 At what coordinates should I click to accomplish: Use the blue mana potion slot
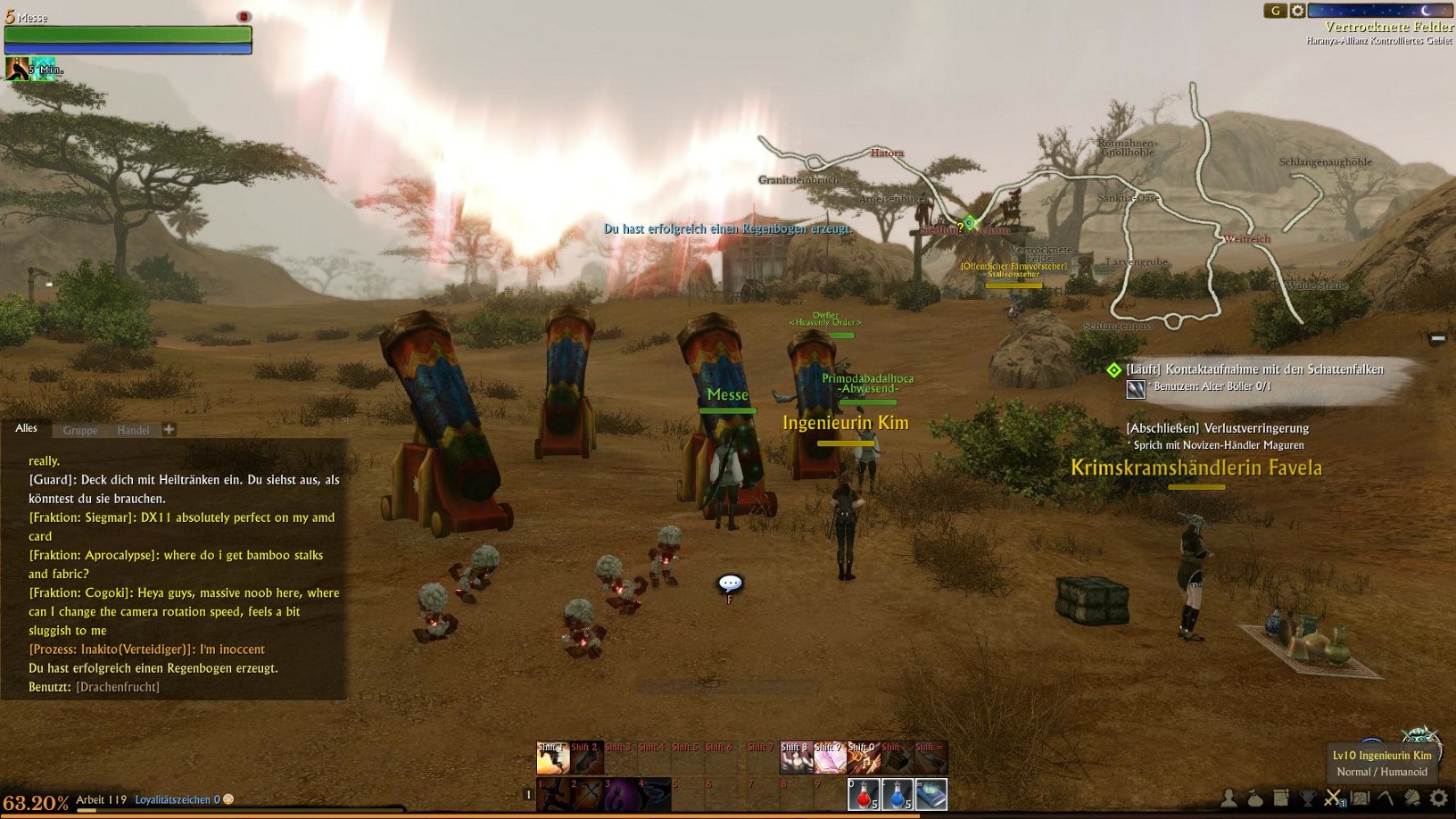[897, 794]
